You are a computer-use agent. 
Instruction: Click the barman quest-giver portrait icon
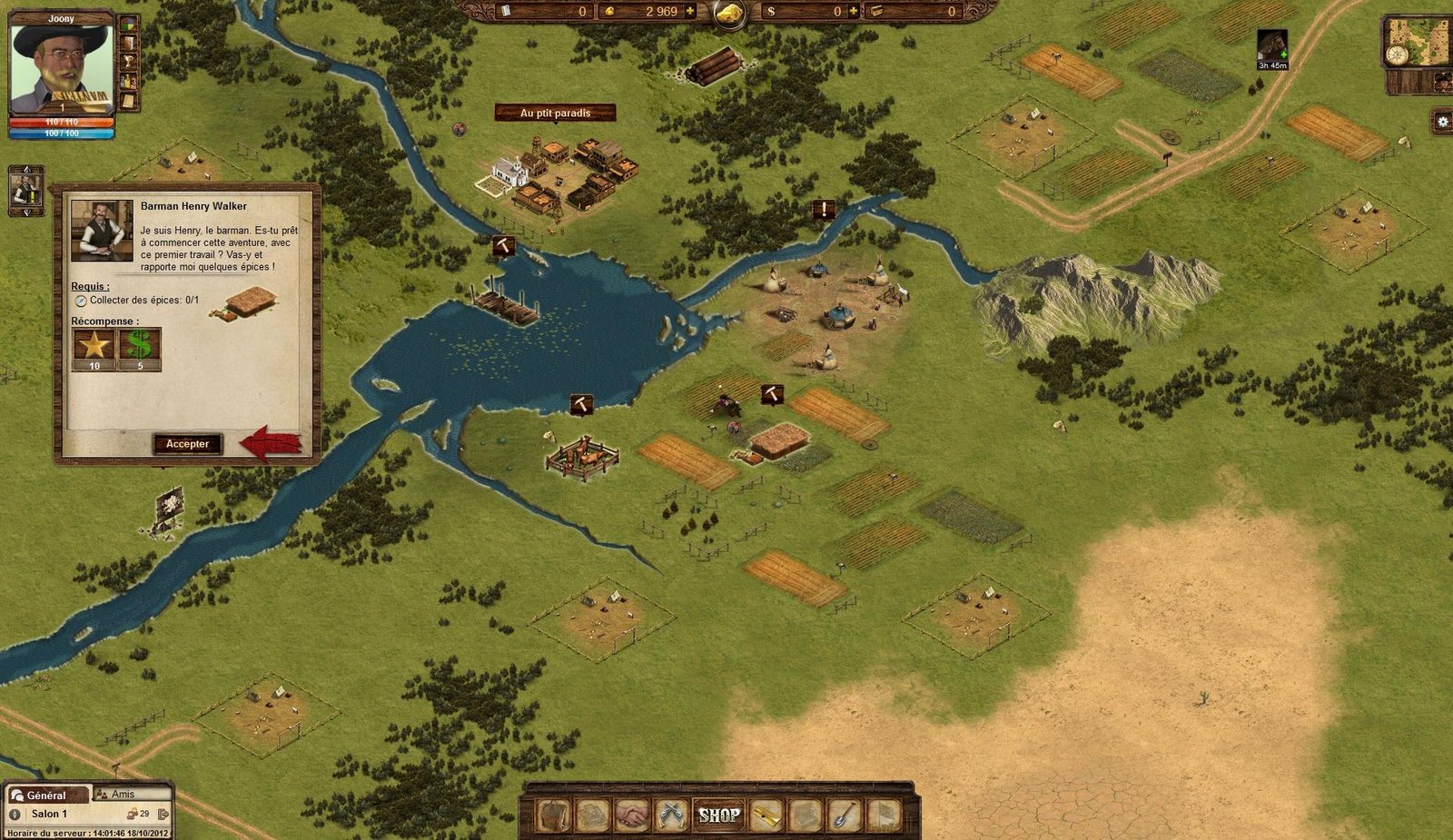25,191
